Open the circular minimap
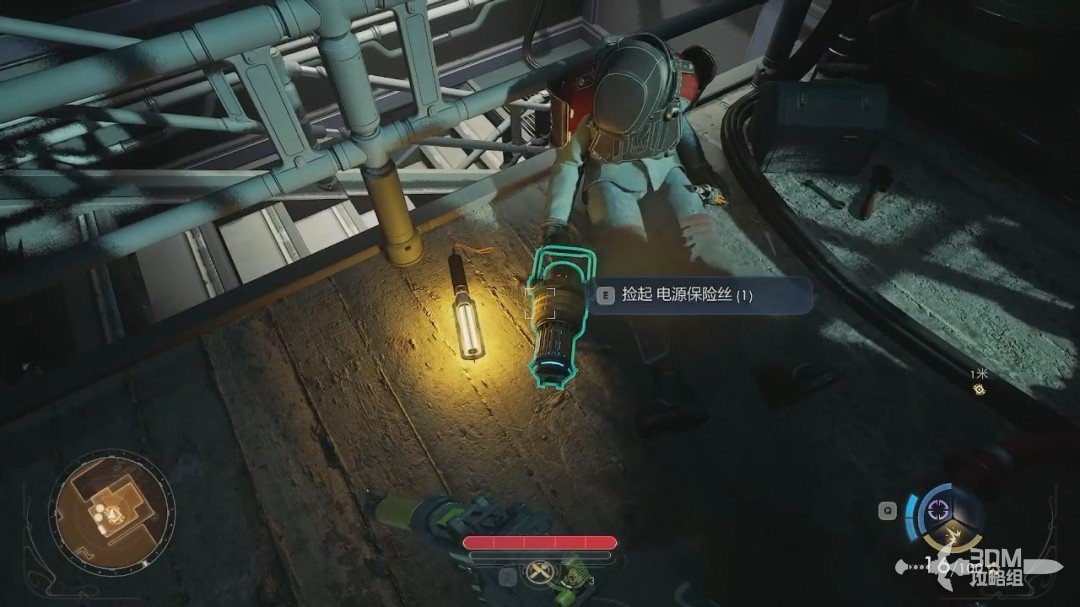The image size is (1080, 607). coord(108,511)
